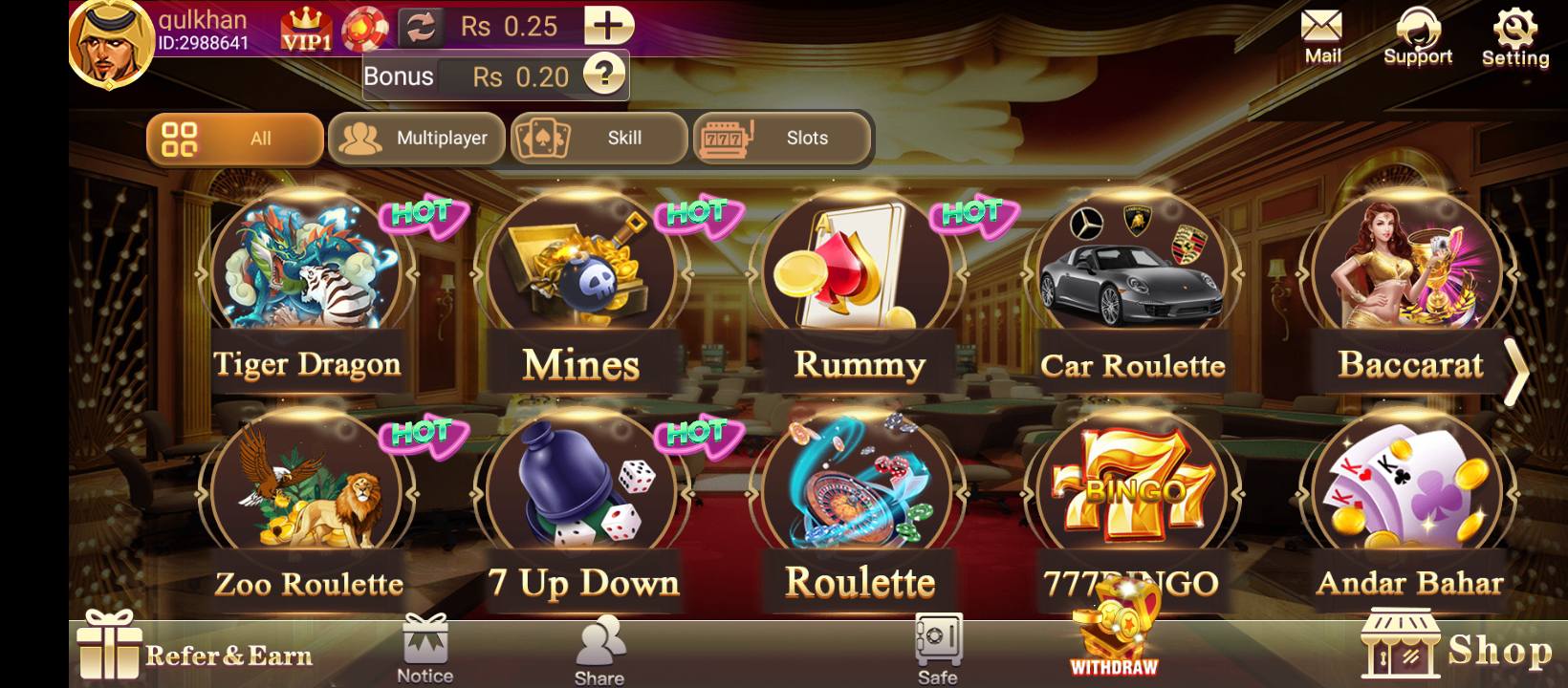1568x688 pixels.
Task: Open the Tiger Dragon game
Action: (306, 287)
